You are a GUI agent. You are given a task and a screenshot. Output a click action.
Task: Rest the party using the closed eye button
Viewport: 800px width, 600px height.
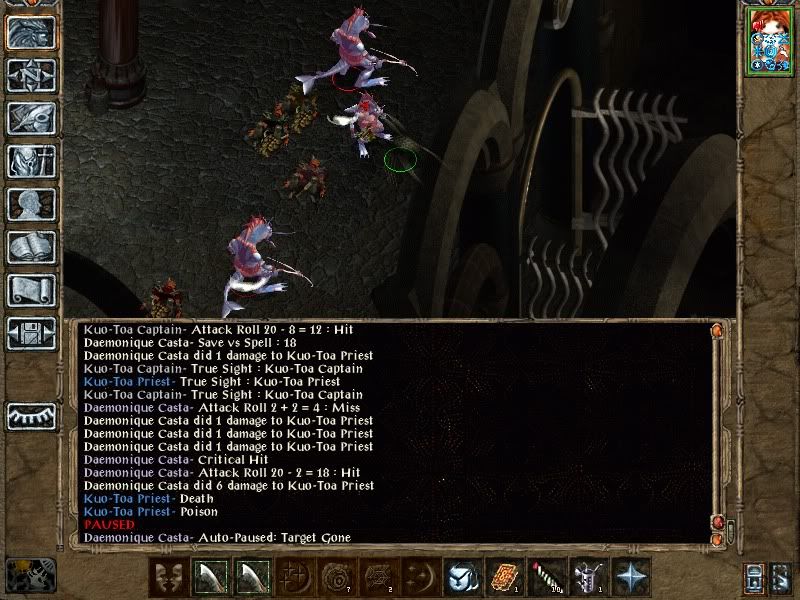pos(31,416)
